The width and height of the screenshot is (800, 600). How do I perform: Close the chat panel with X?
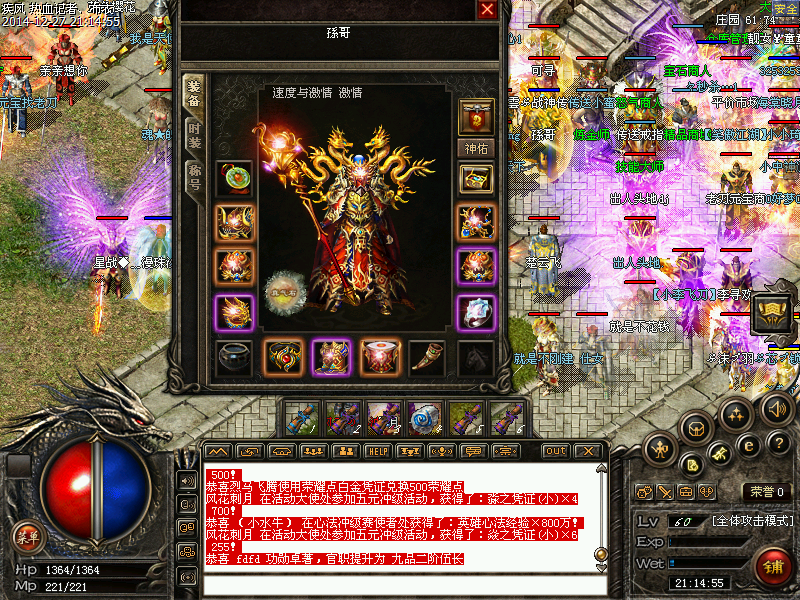pos(588,451)
